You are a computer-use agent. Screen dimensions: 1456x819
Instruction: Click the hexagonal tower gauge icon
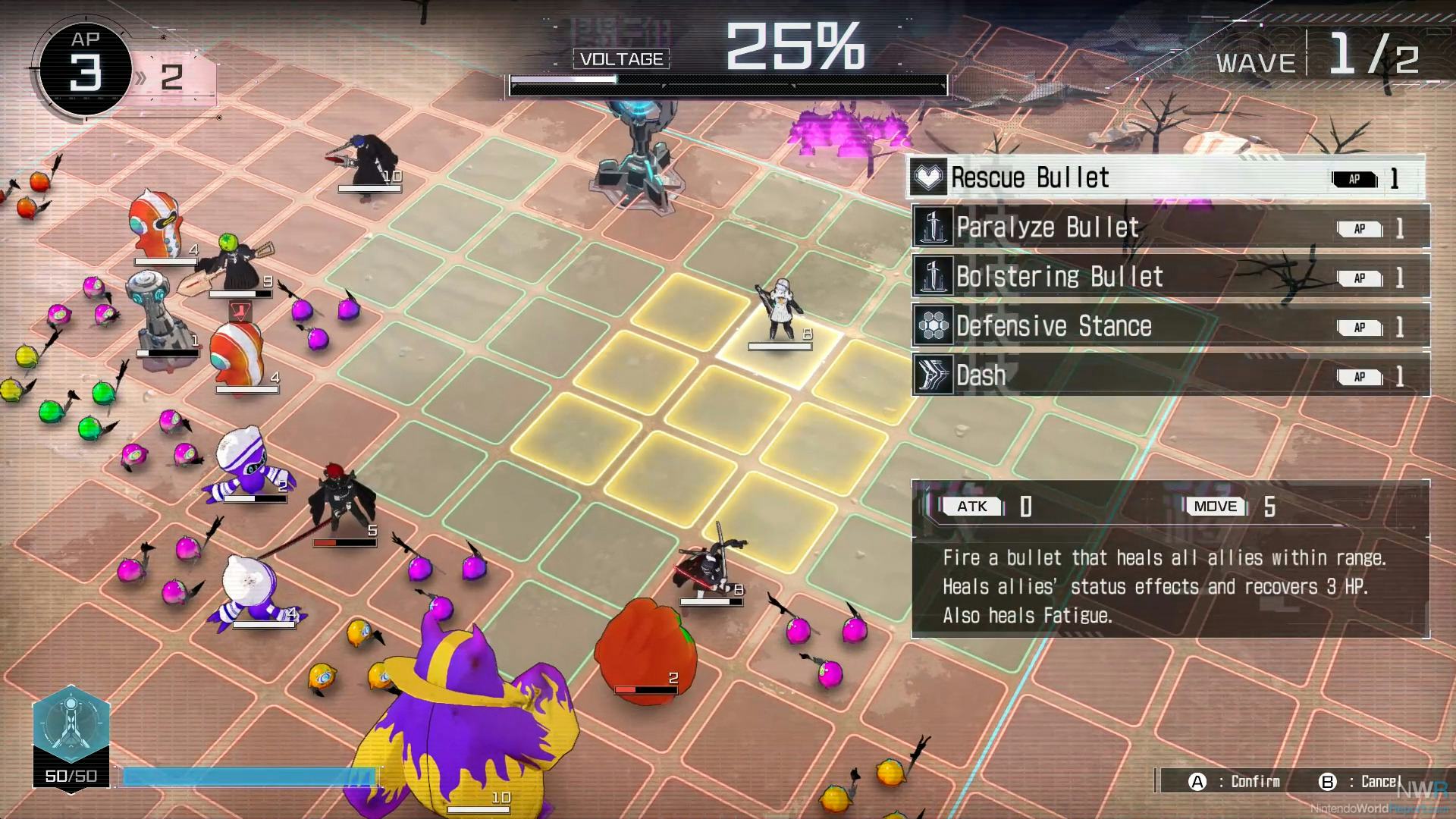pyautogui.click(x=71, y=724)
